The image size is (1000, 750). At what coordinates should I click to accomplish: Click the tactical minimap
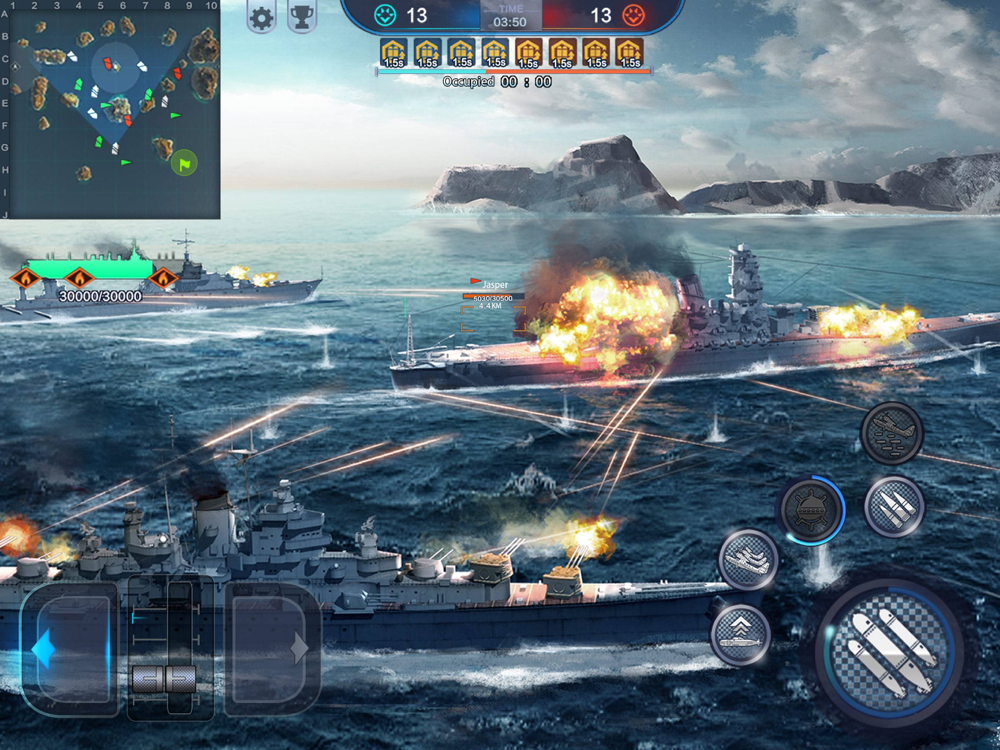point(111,108)
